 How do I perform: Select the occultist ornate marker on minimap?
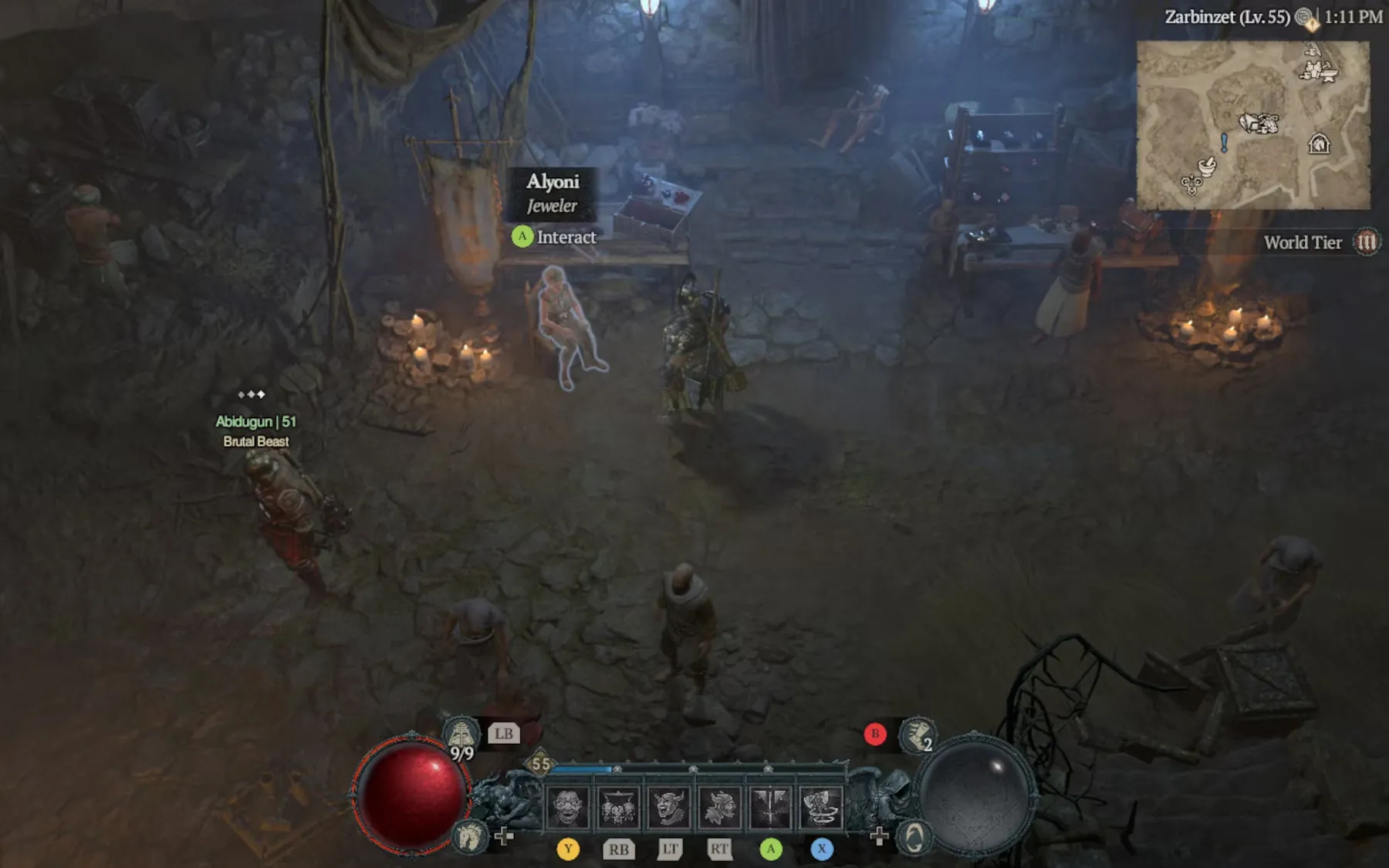(x=1191, y=184)
